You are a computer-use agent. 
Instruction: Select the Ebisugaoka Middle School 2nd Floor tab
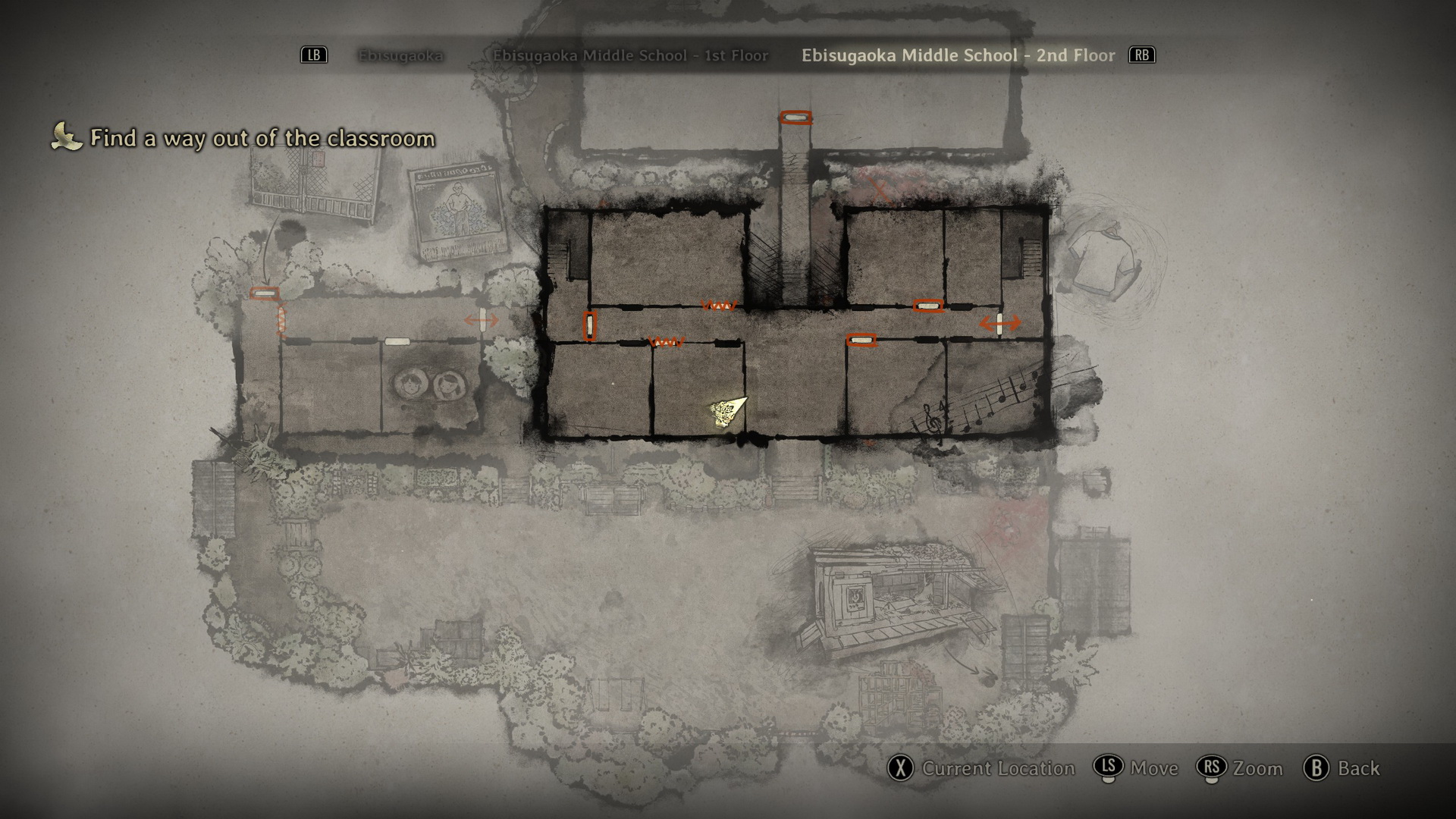958,55
